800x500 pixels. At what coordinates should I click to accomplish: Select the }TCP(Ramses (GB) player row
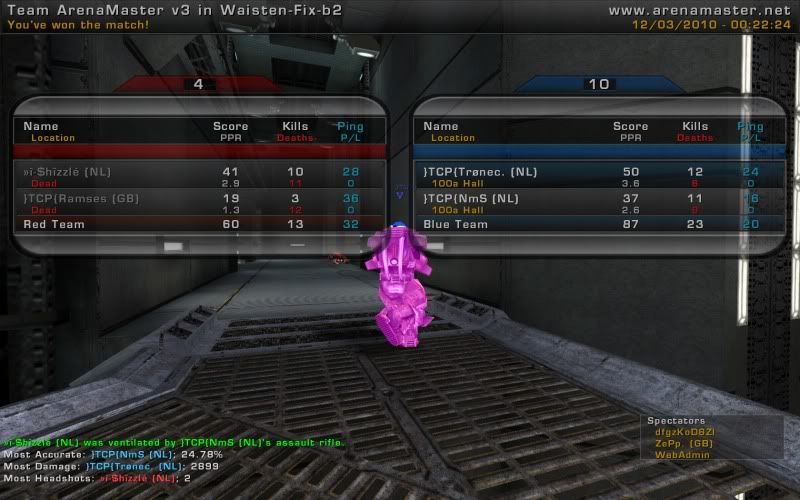200,204
